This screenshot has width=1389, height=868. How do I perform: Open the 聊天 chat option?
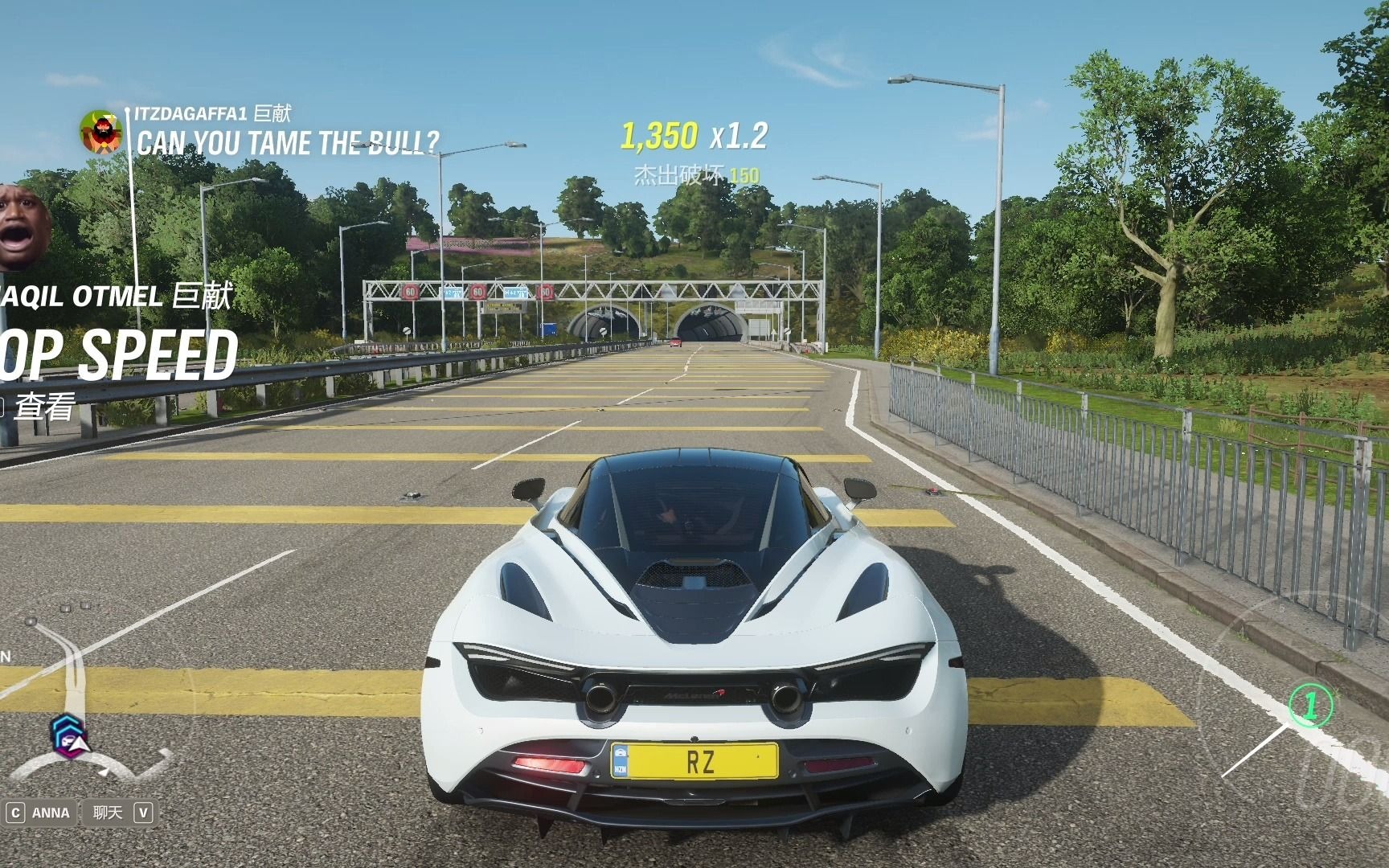(108, 813)
